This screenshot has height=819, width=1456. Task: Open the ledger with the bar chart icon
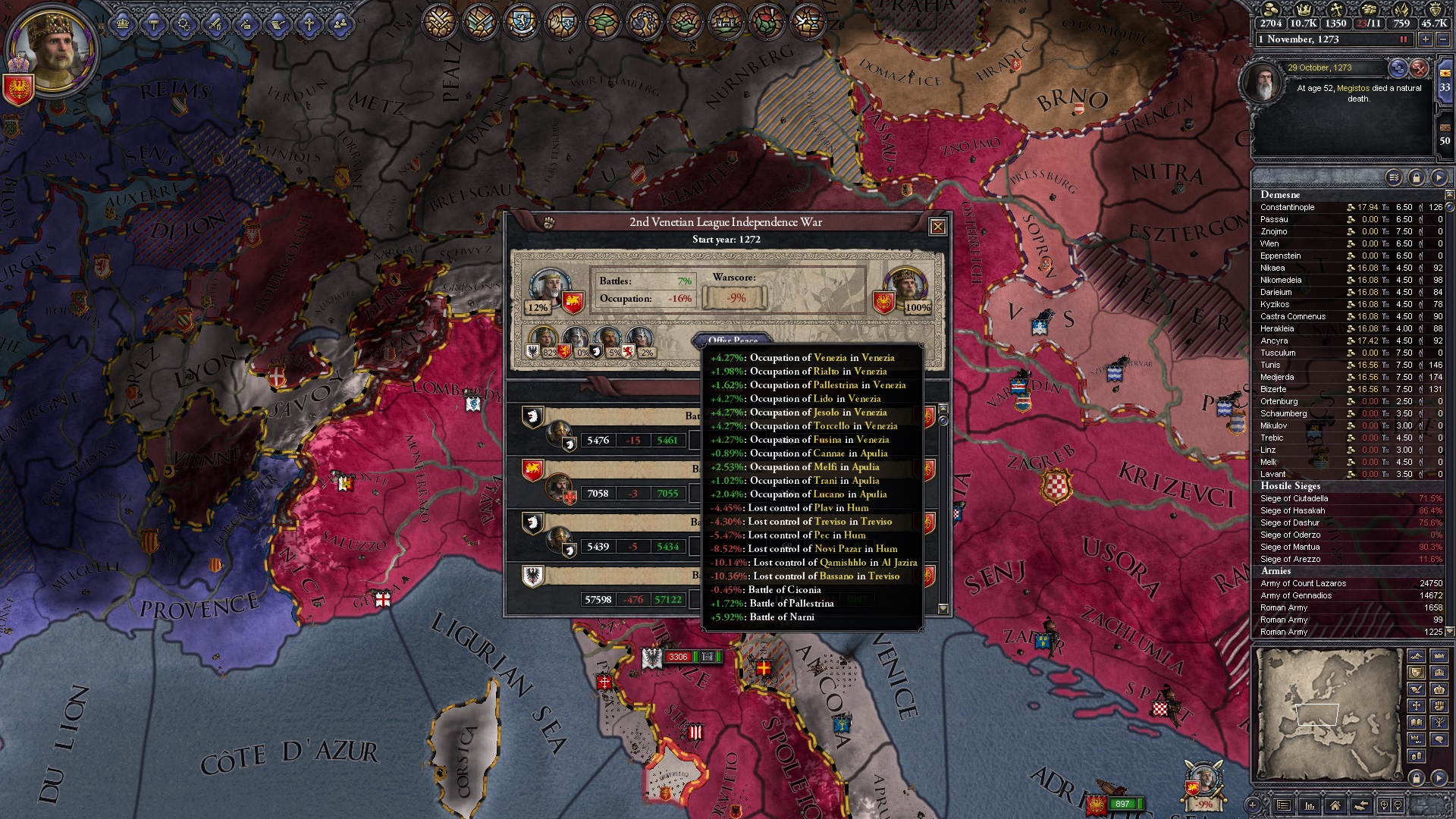(x=1309, y=805)
